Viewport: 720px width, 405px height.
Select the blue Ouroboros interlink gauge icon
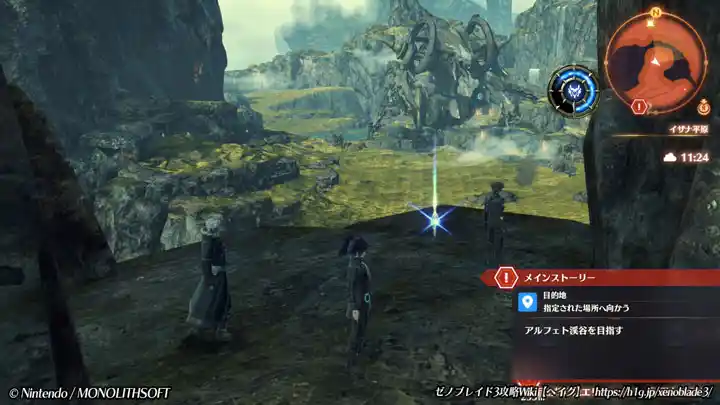pyautogui.click(x=573, y=89)
